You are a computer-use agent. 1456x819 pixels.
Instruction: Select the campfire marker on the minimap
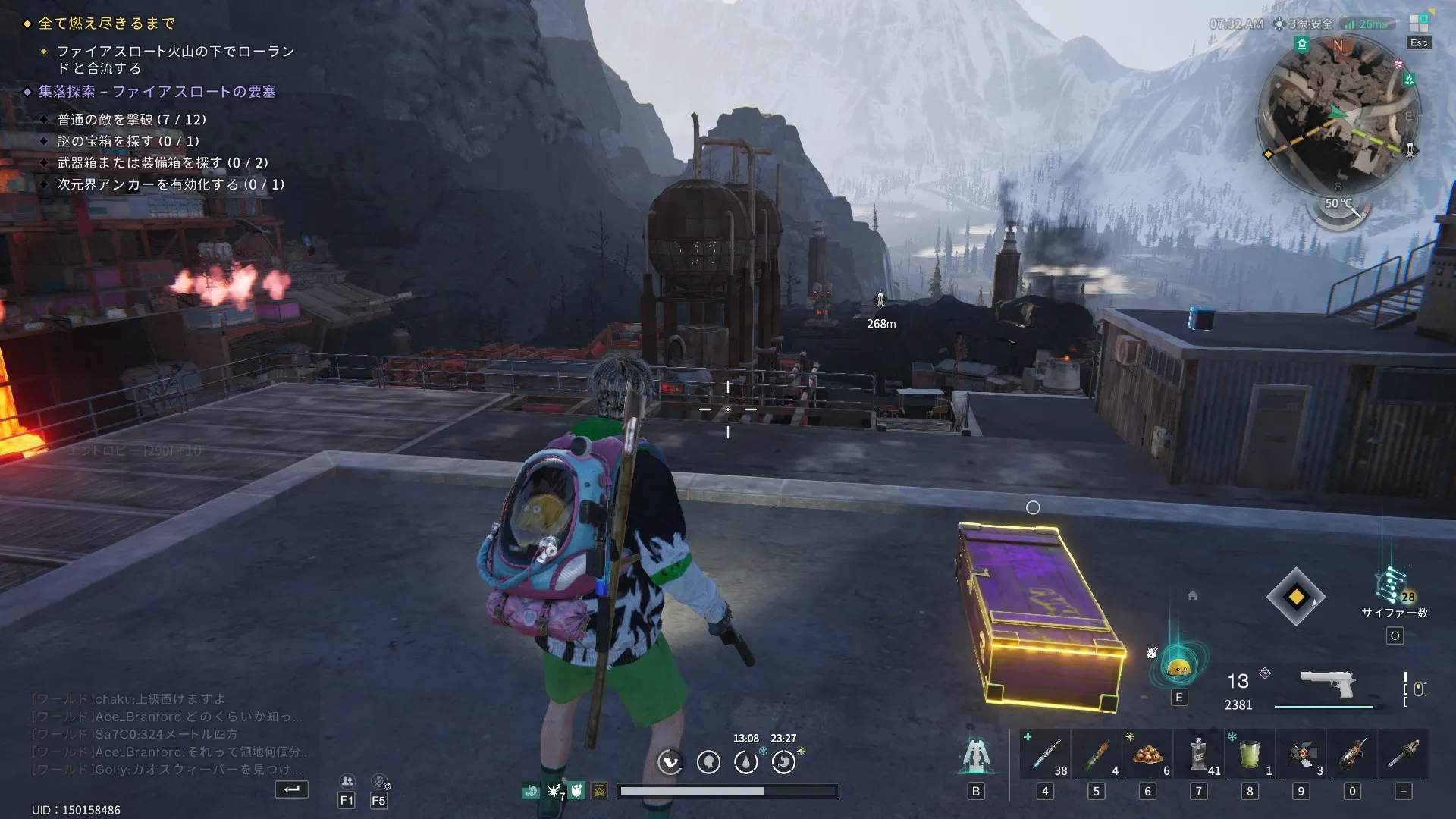click(1409, 80)
